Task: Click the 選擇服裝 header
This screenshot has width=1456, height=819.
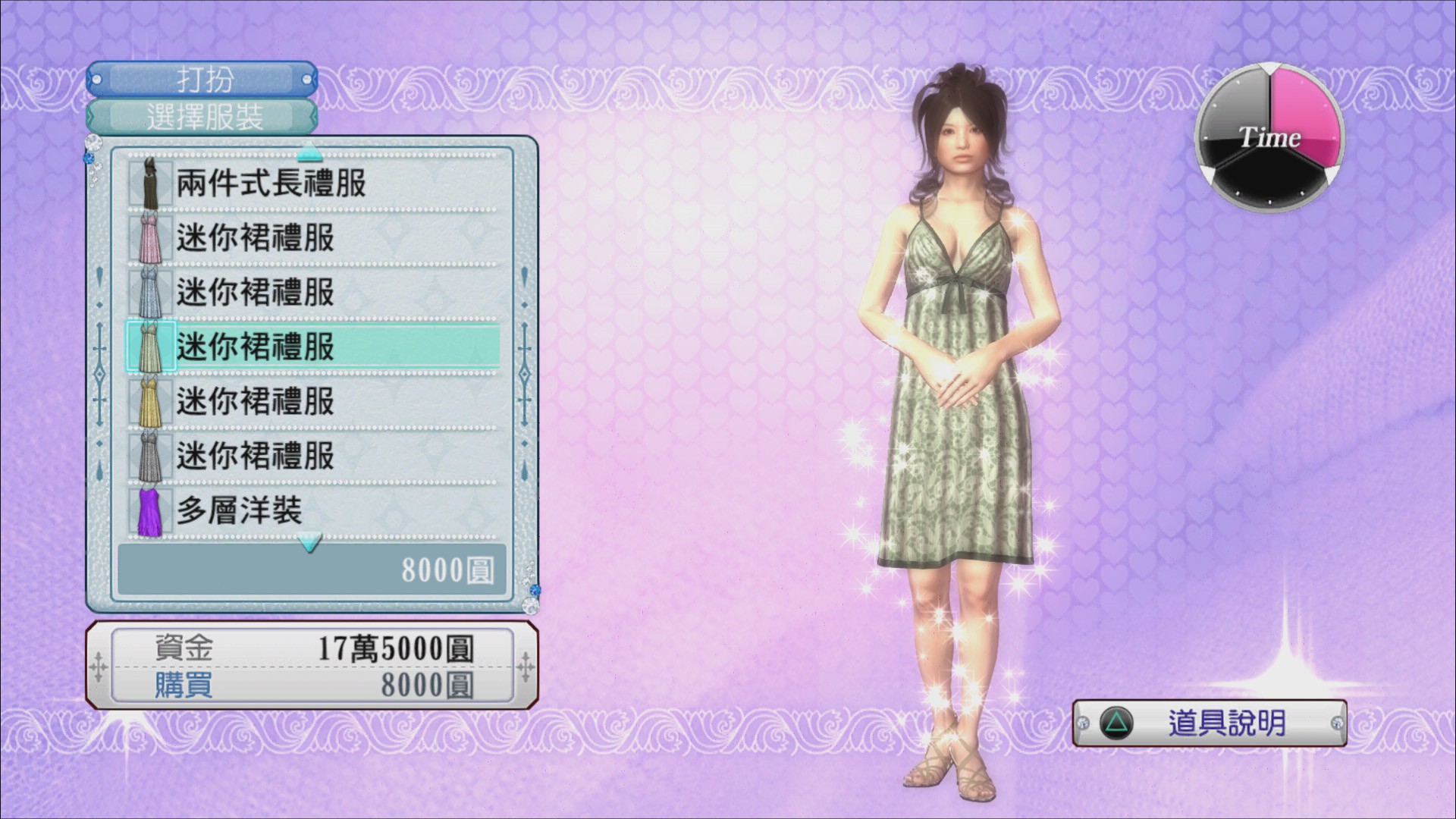Action: [x=202, y=118]
